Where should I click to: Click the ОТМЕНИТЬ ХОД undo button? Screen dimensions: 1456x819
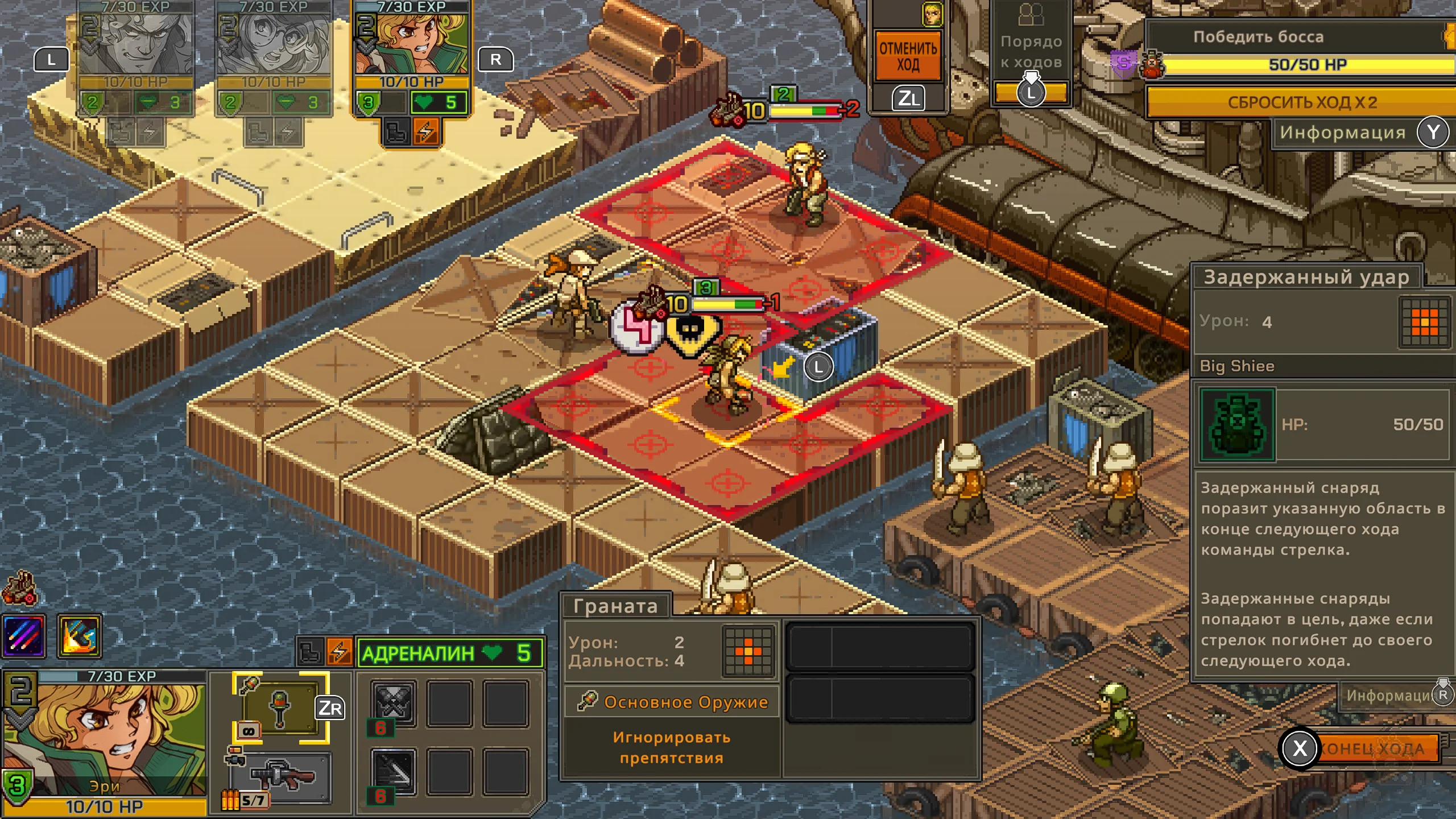tap(908, 56)
